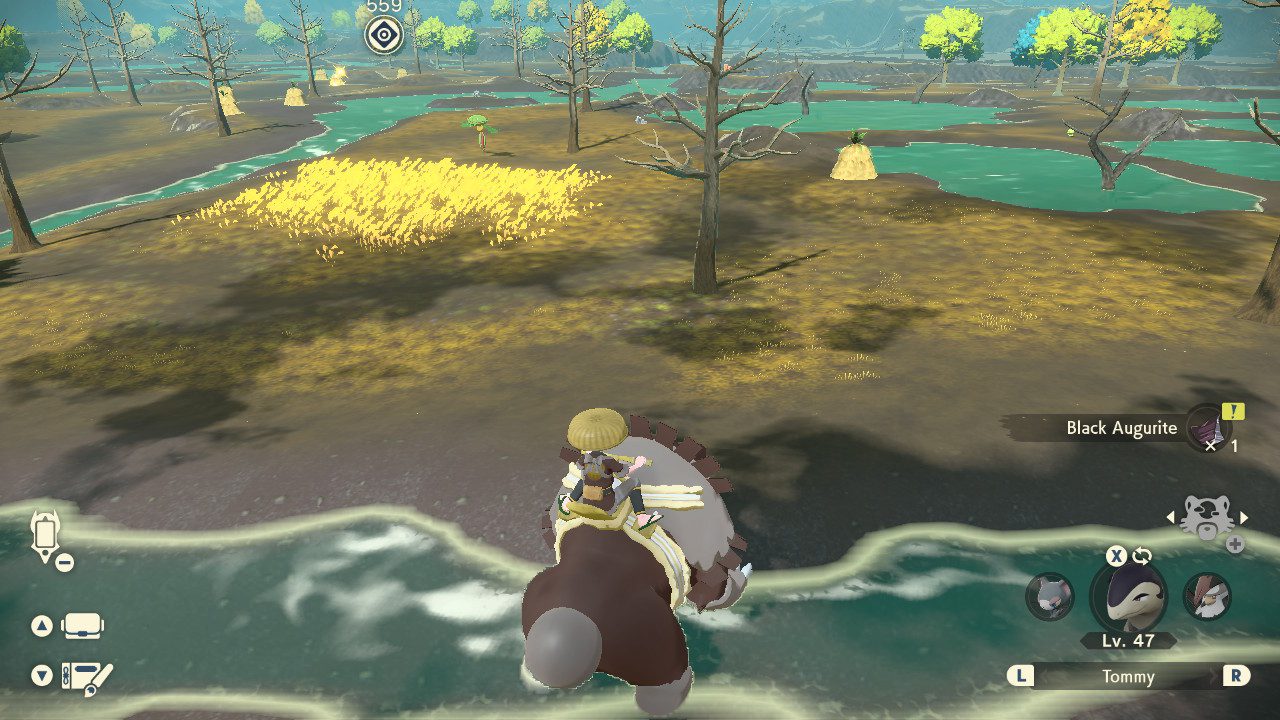Toggle the yellow alert badge on Black Augurite
Image resolution: width=1280 pixels, height=720 pixels.
pyautogui.click(x=1233, y=413)
